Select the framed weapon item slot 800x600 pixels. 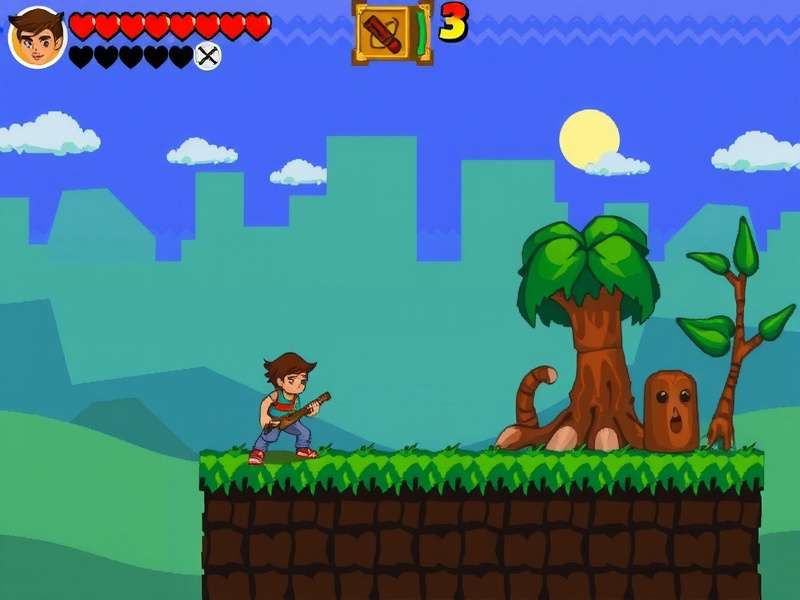click(385, 32)
